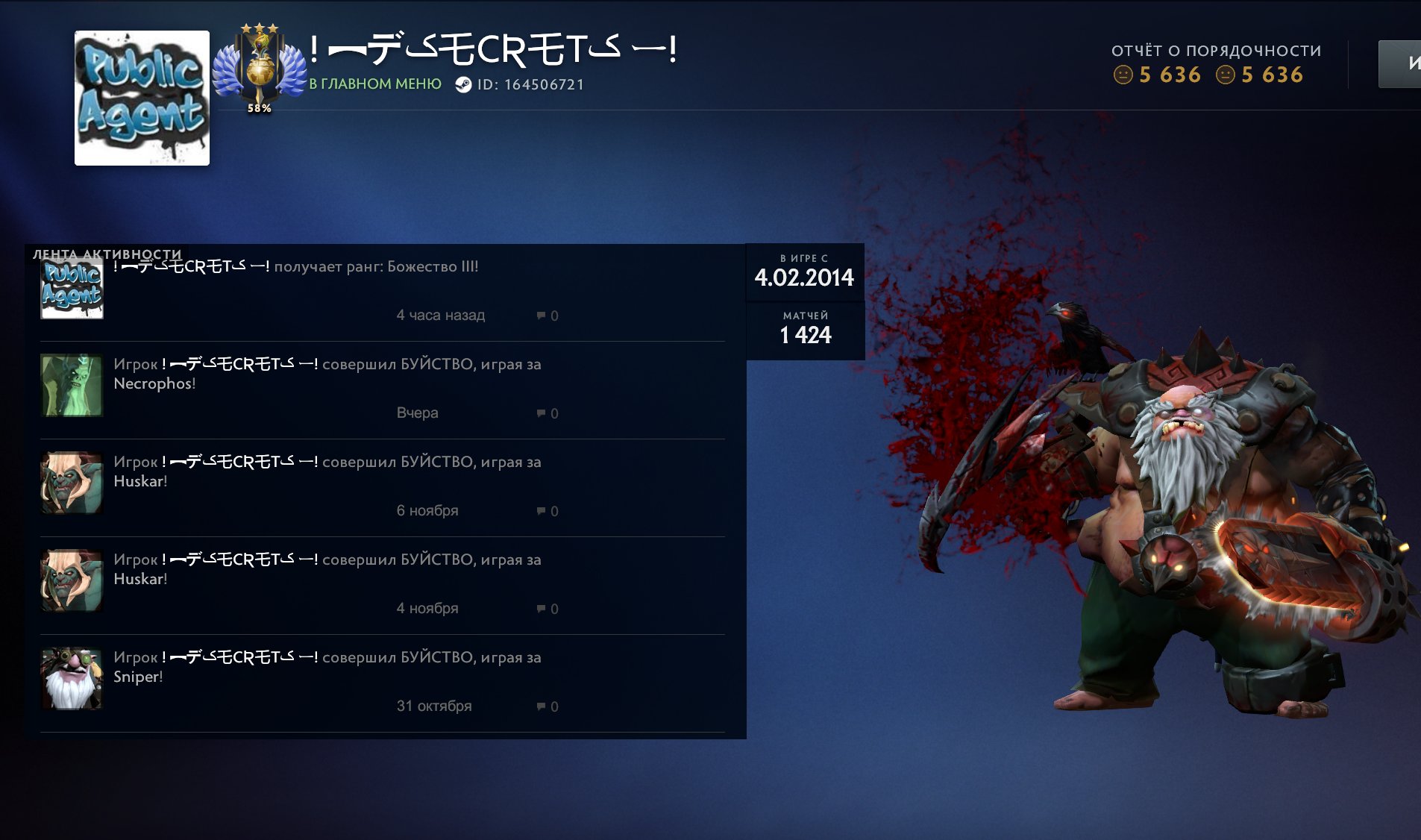The height and width of the screenshot is (840, 1421).
Task: Click the second smiley conduct icon
Action: (1226, 75)
